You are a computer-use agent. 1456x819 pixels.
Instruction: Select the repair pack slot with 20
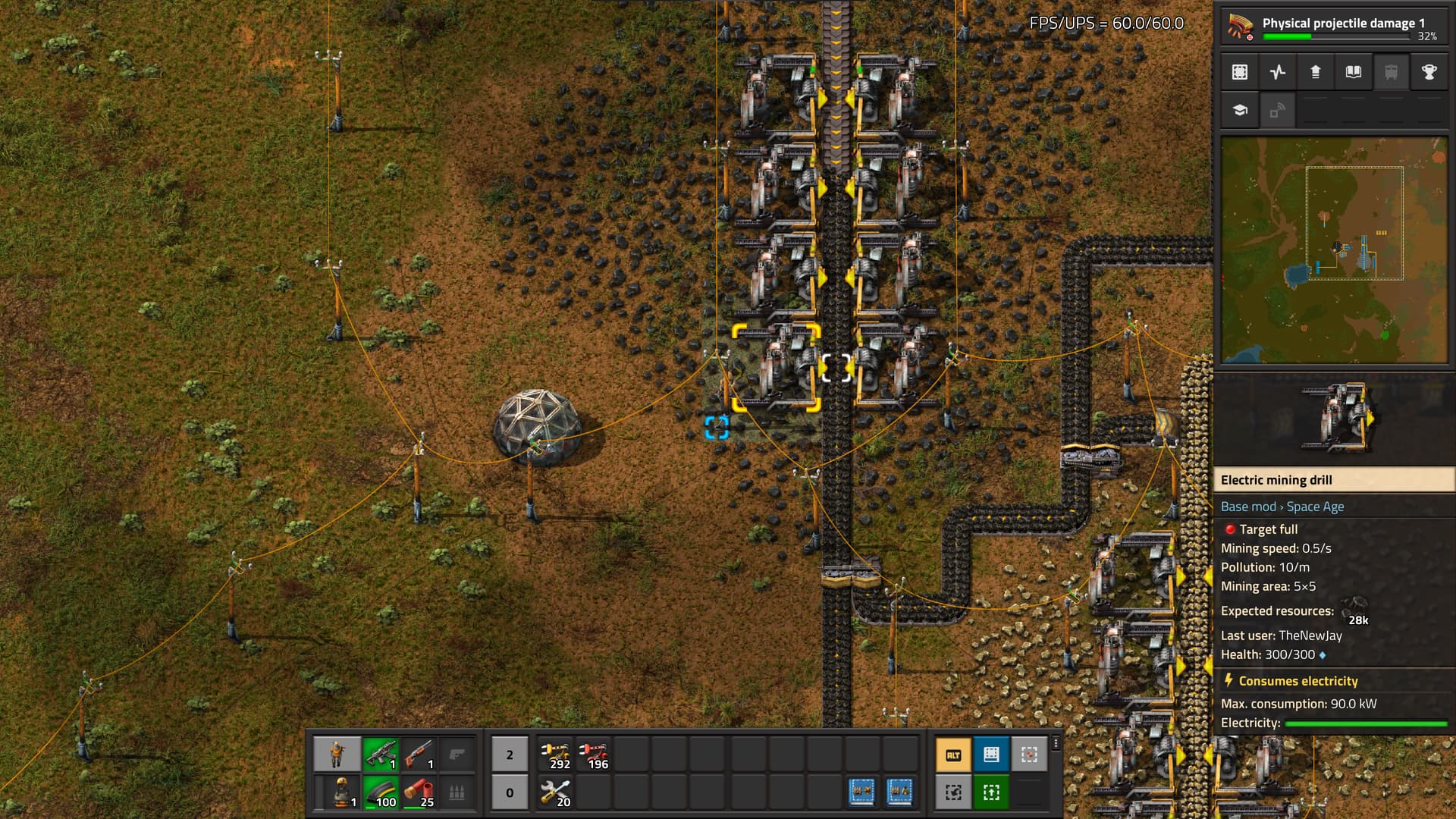[556, 792]
